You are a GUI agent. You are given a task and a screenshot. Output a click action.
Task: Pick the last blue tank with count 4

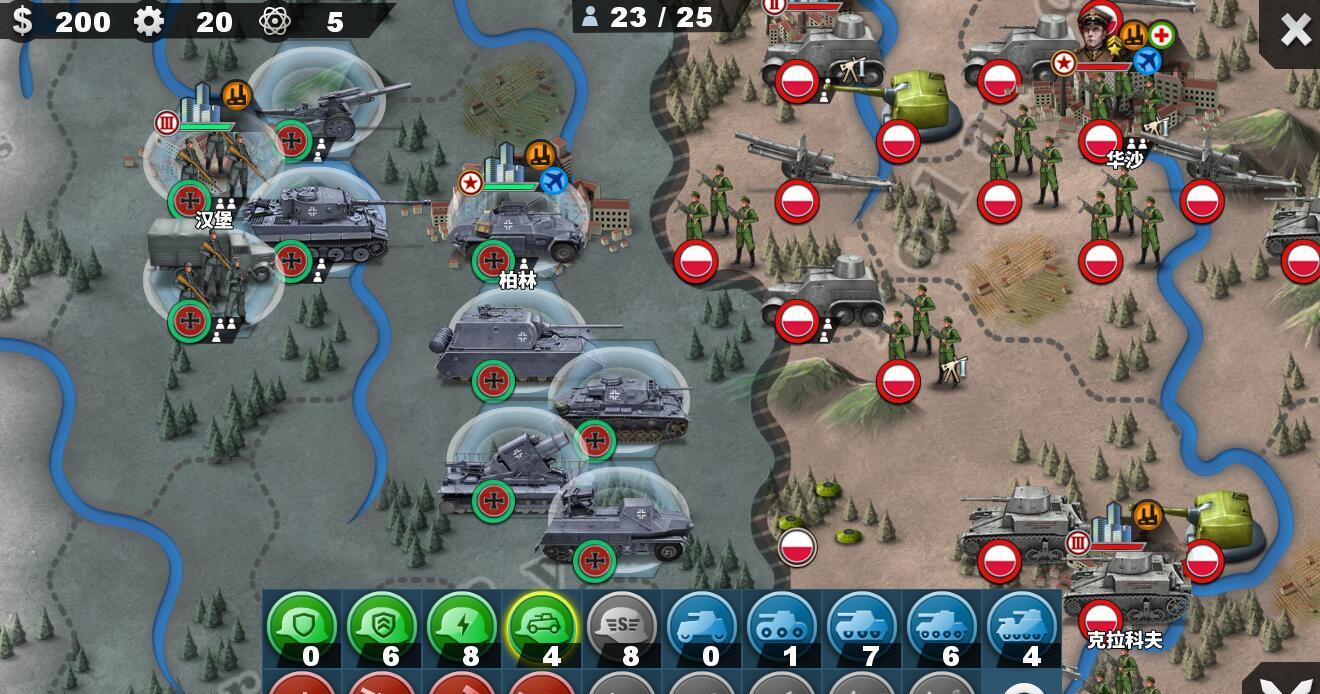(1022, 627)
